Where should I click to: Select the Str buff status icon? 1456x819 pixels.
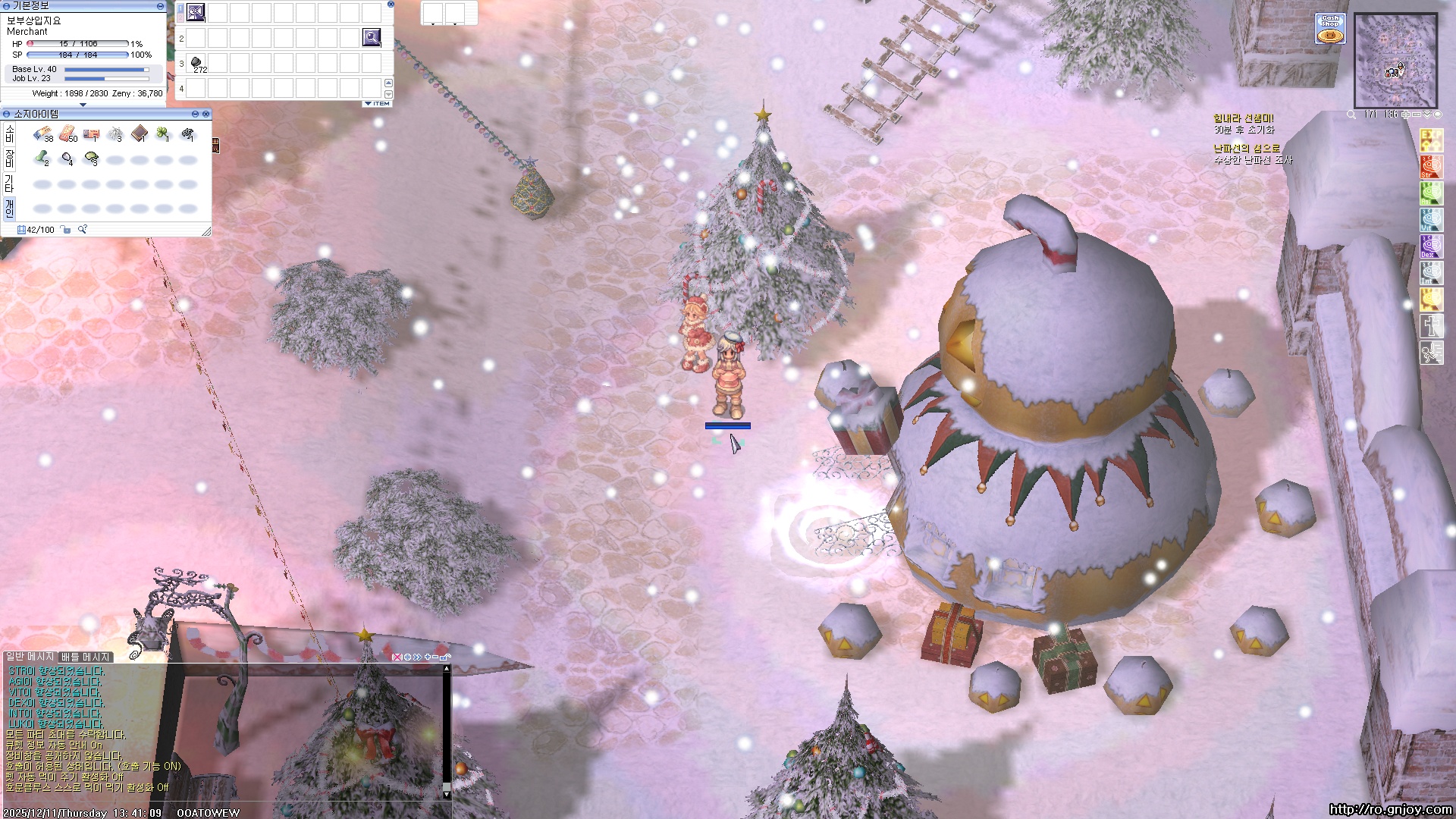[1431, 166]
